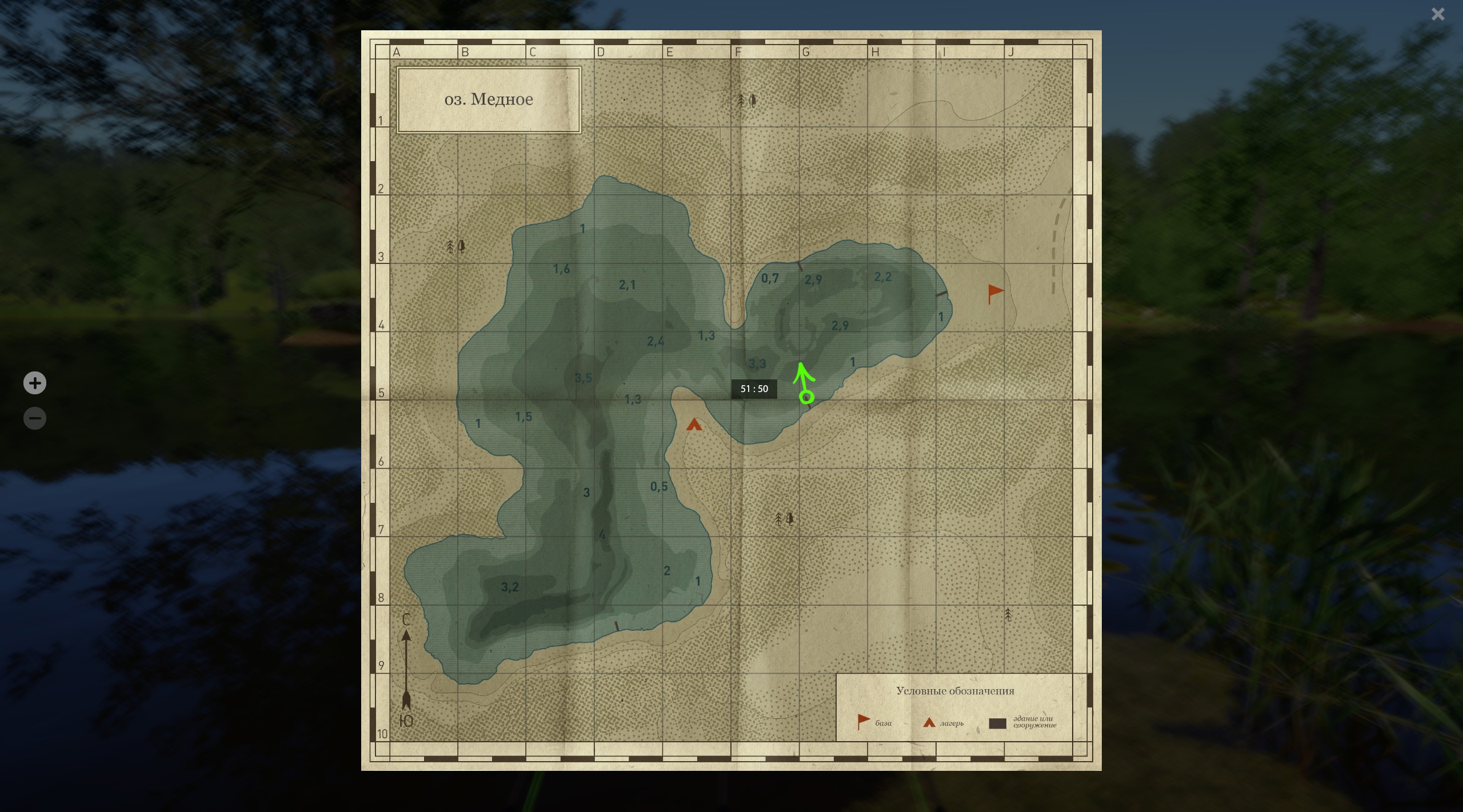1463x812 pixels.
Task: Click the green player position circle marker
Action: (x=807, y=397)
